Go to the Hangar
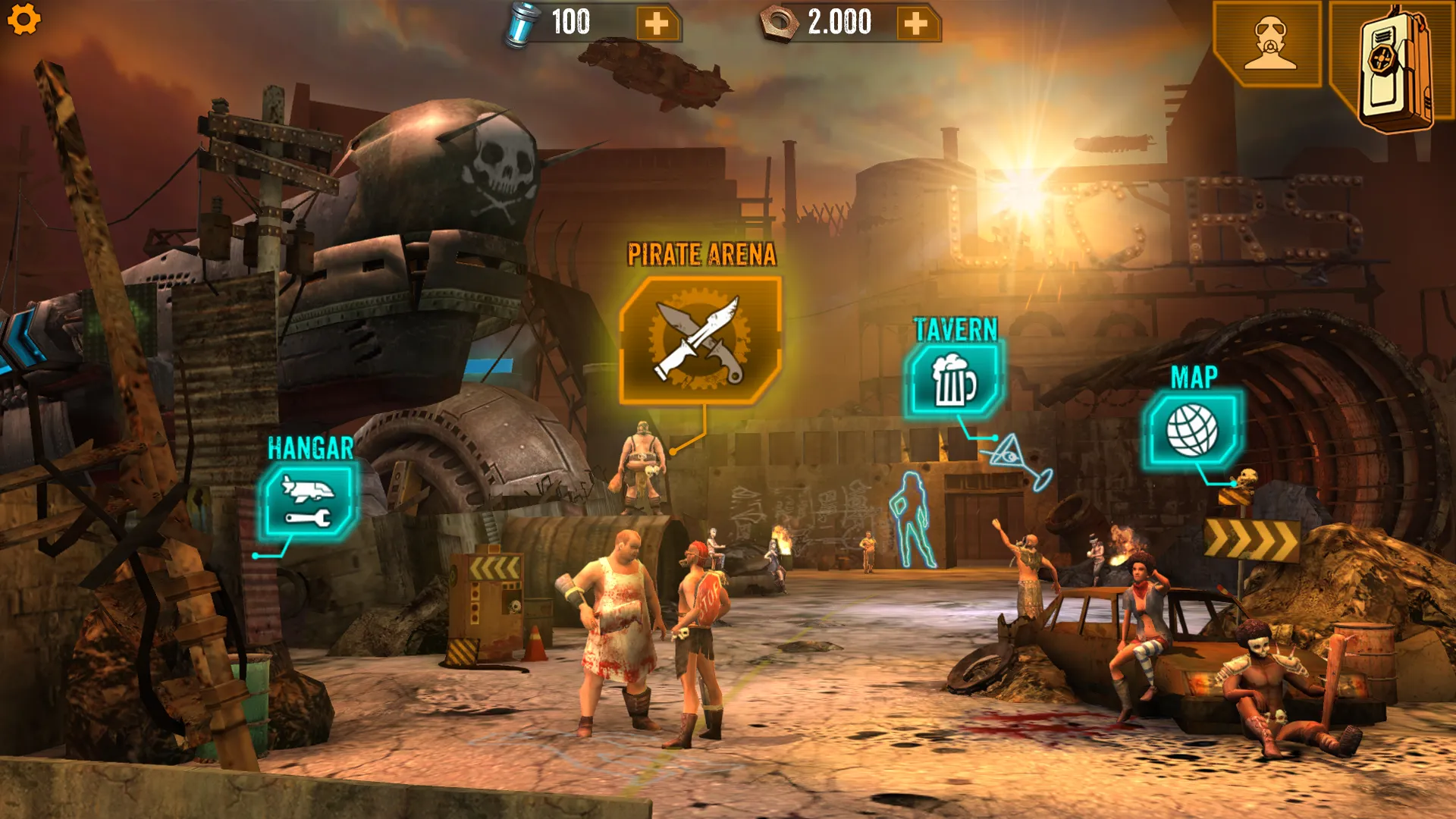Image resolution: width=1456 pixels, height=819 pixels. click(308, 502)
